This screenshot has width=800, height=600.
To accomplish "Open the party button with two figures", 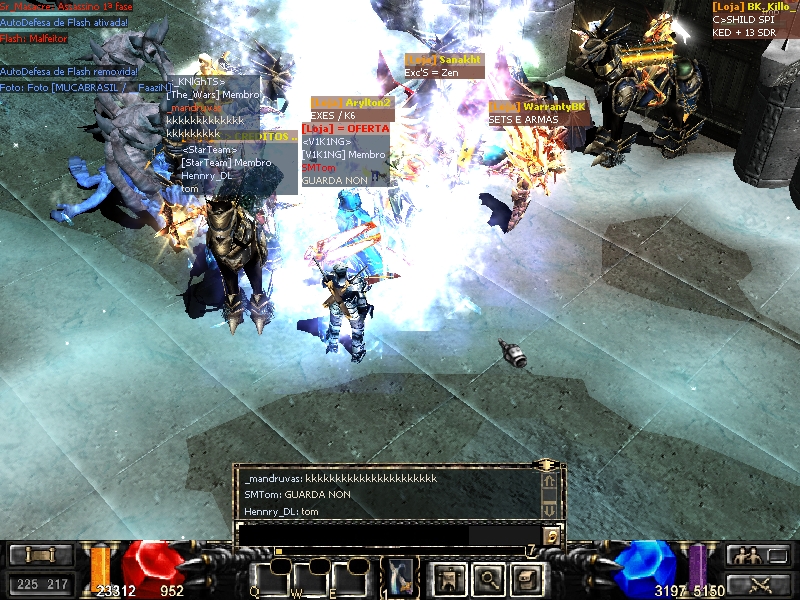I will [748, 556].
